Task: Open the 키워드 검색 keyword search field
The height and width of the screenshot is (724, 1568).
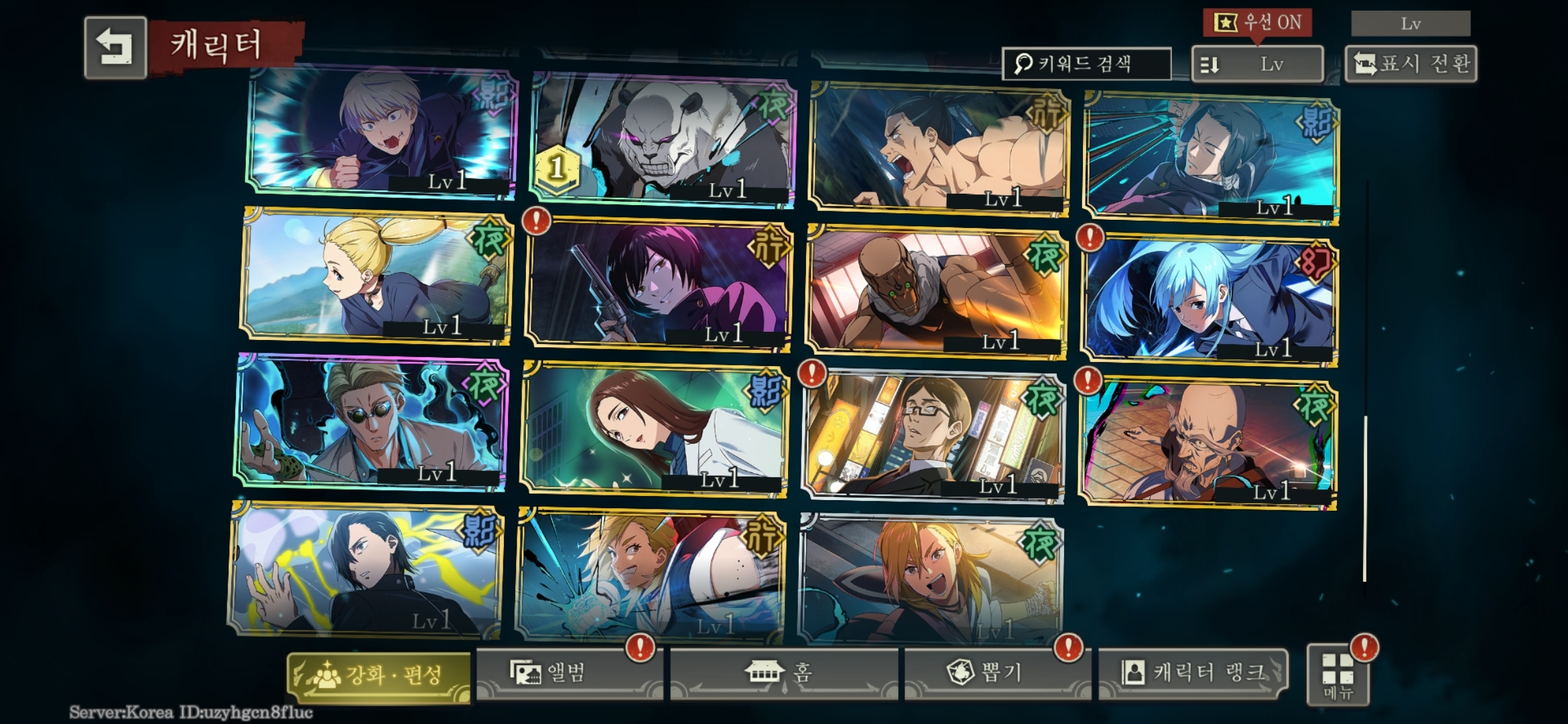Action: tap(1086, 64)
